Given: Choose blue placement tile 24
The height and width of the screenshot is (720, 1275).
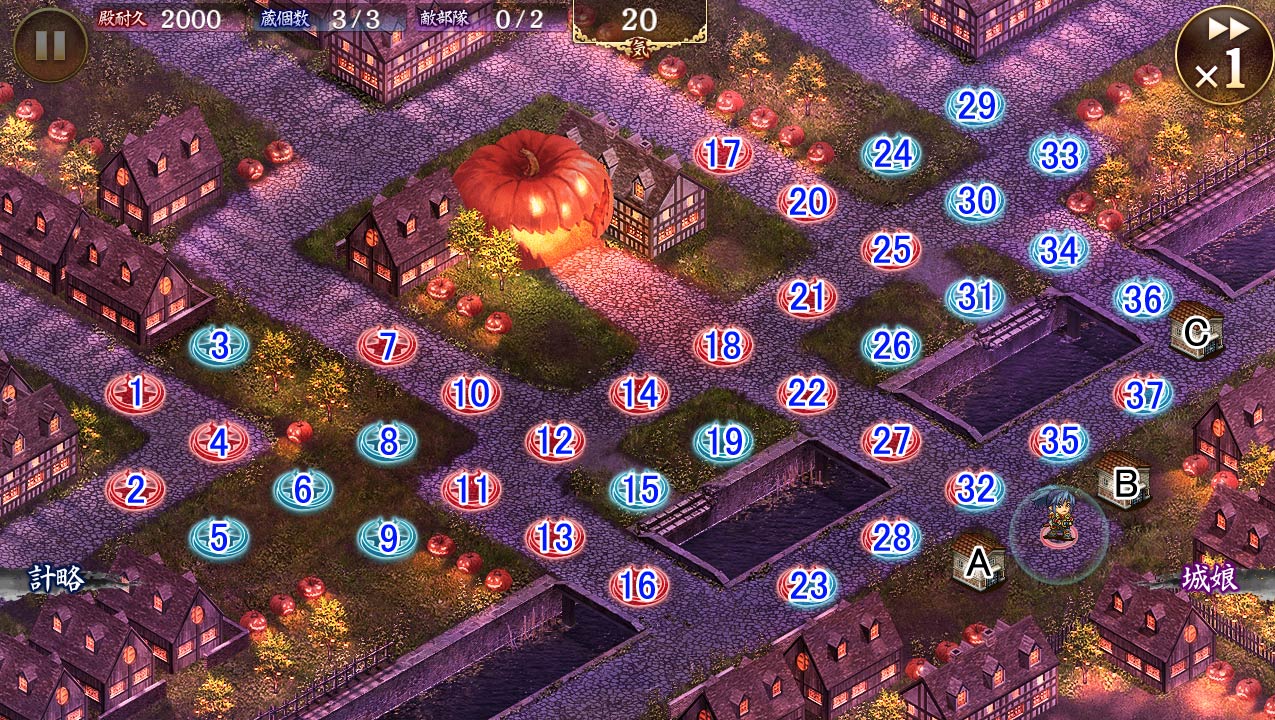Looking at the screenshot, I should click(891, 154).
